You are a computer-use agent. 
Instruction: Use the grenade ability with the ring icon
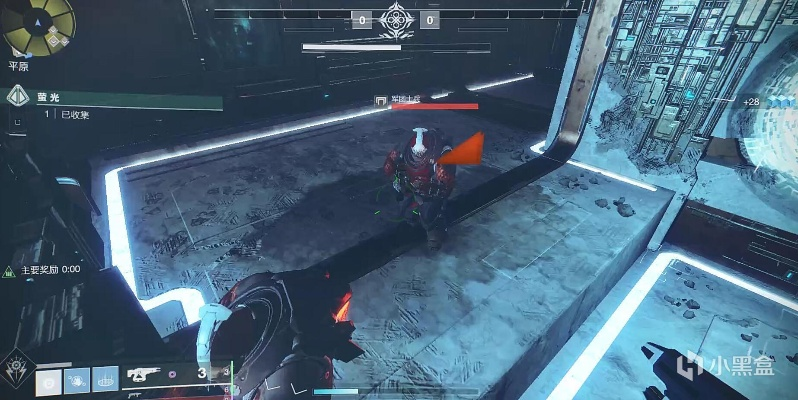pos(49,380)
